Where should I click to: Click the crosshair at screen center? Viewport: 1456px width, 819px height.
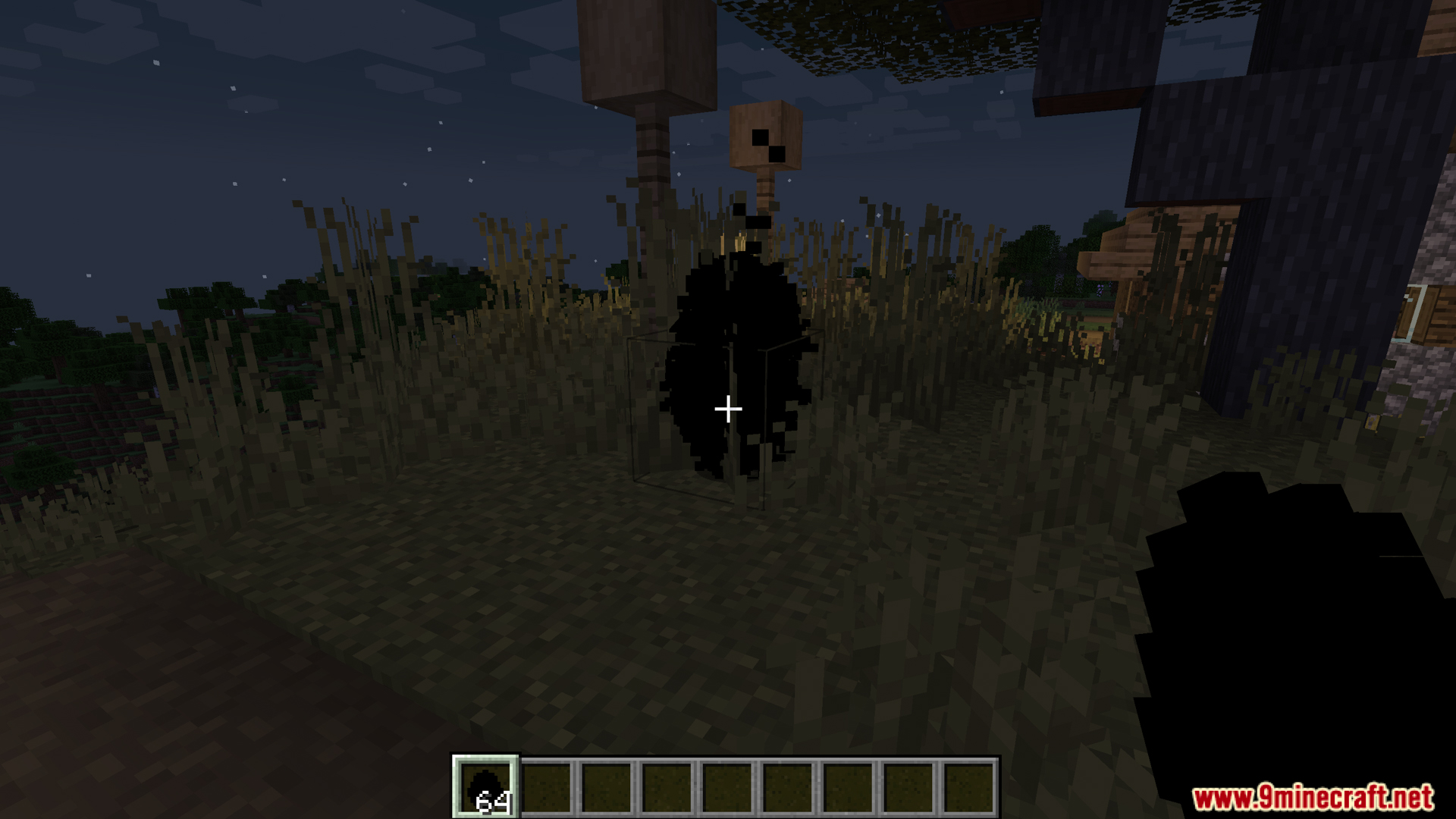(728, 409)
